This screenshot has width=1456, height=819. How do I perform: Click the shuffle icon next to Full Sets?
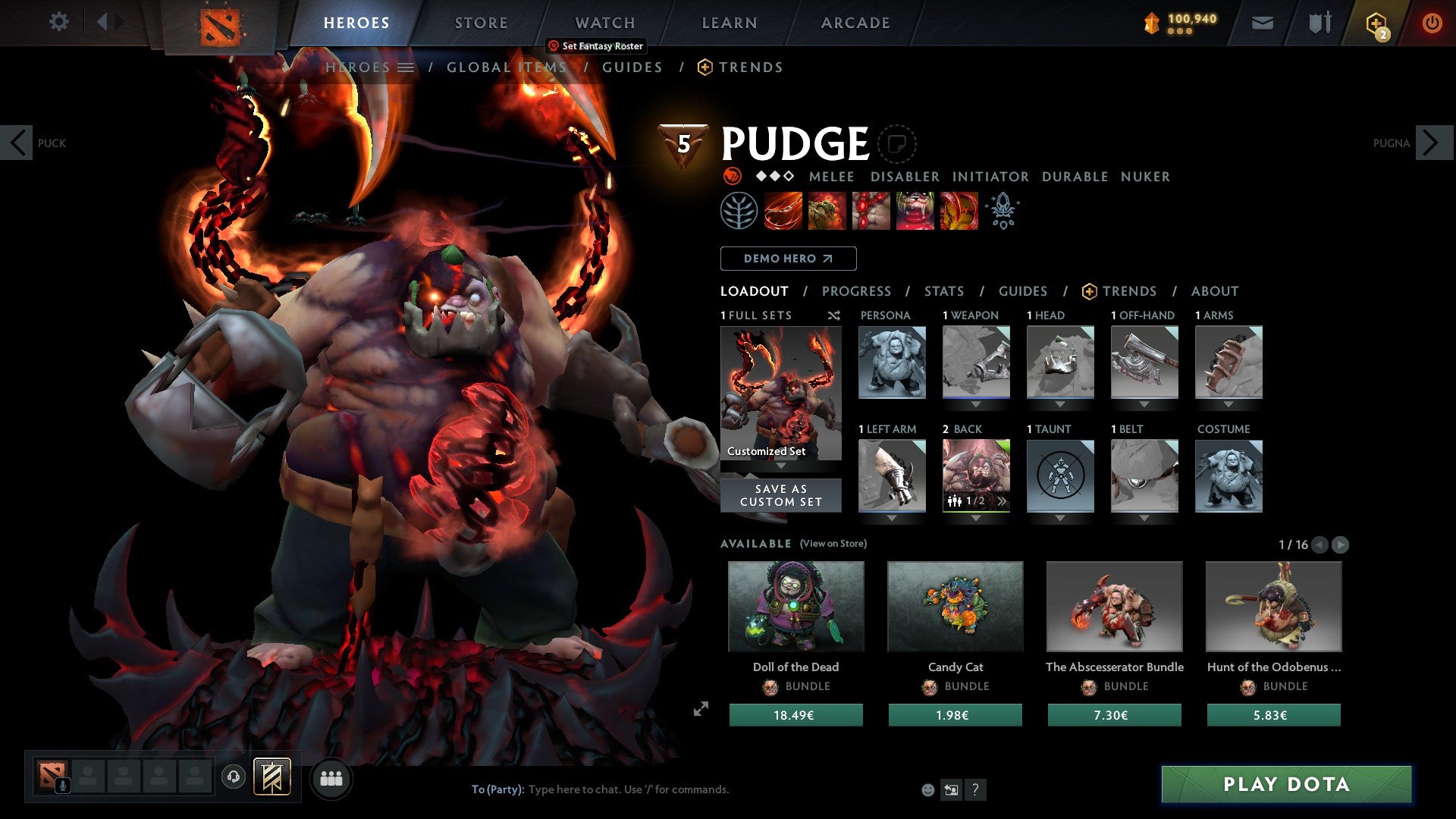click(833, 315)
